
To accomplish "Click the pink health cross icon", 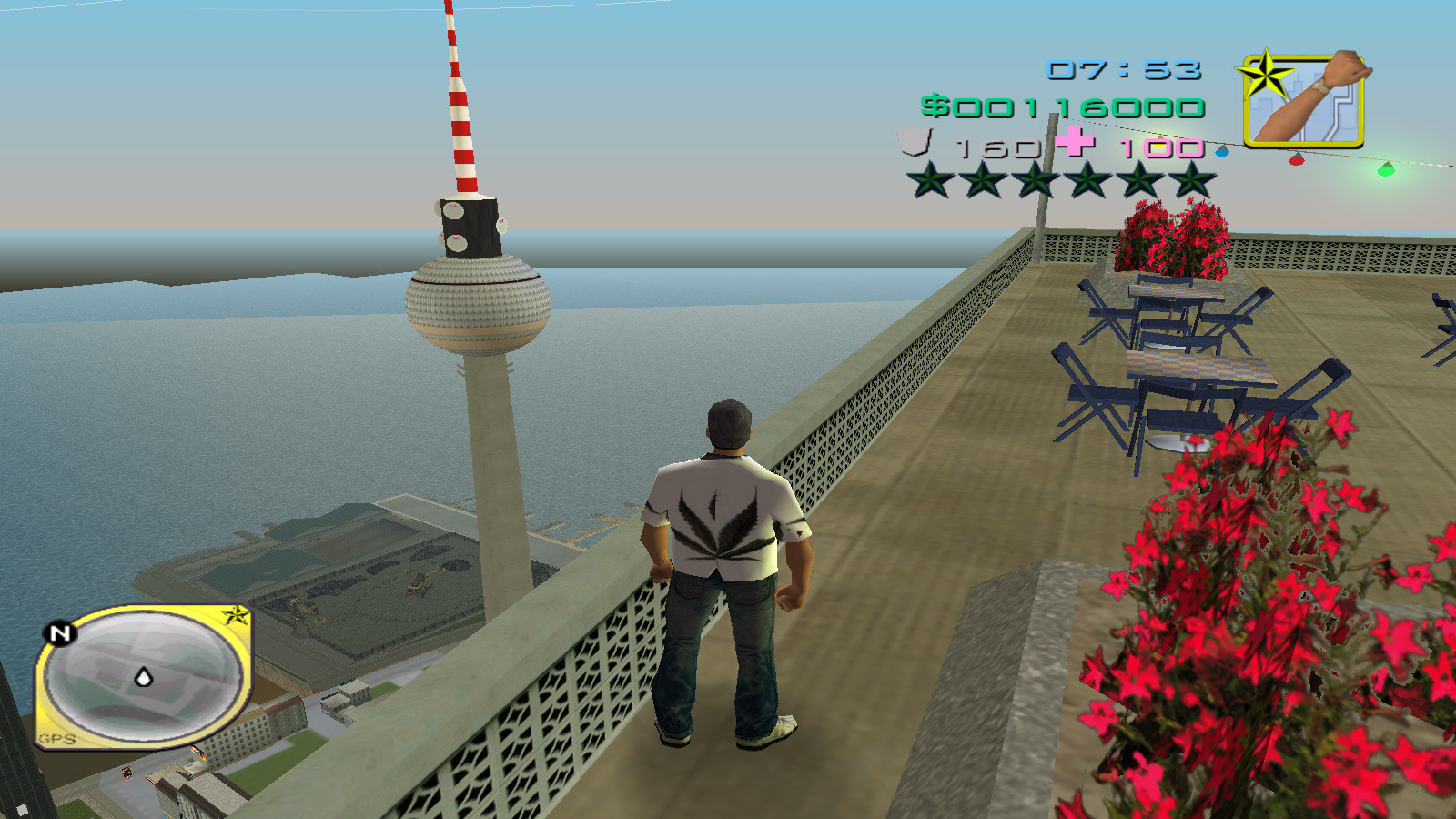I will pyautogui.click(x=1074, y=144).
